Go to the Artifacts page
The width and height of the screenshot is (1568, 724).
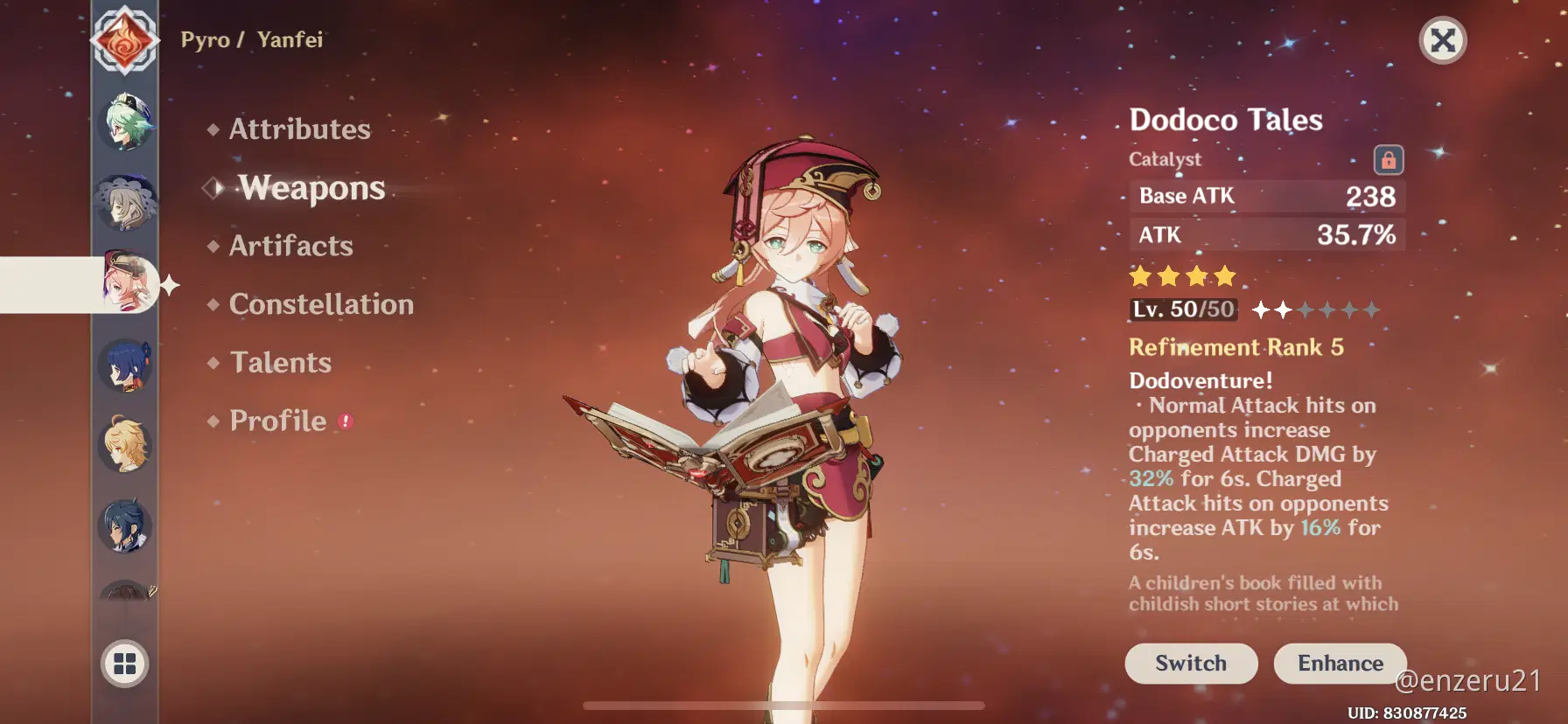pyautogui.click(x=290, y=247)
